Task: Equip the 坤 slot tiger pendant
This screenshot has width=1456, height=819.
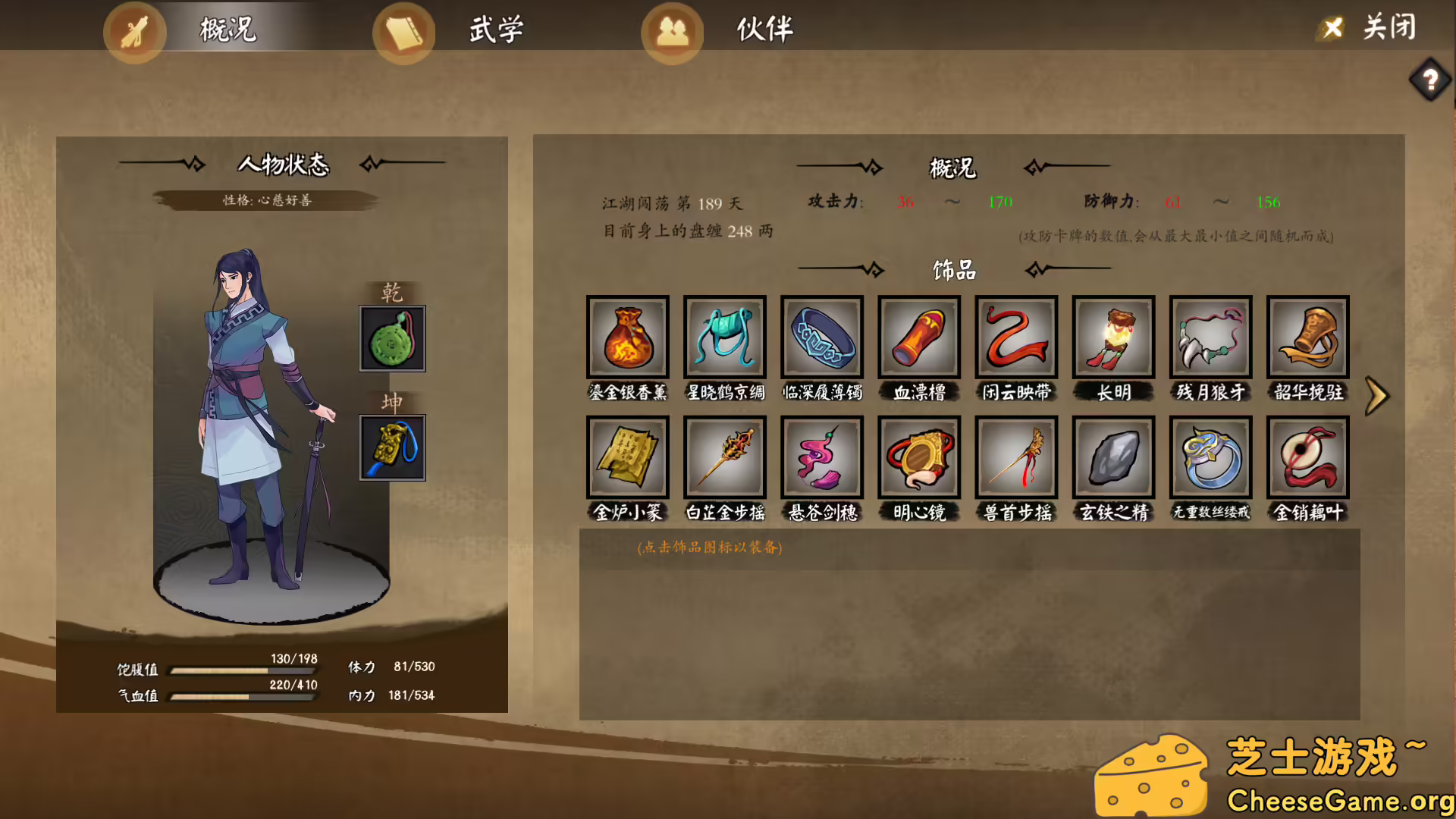Action: click(x=392, y=447)
